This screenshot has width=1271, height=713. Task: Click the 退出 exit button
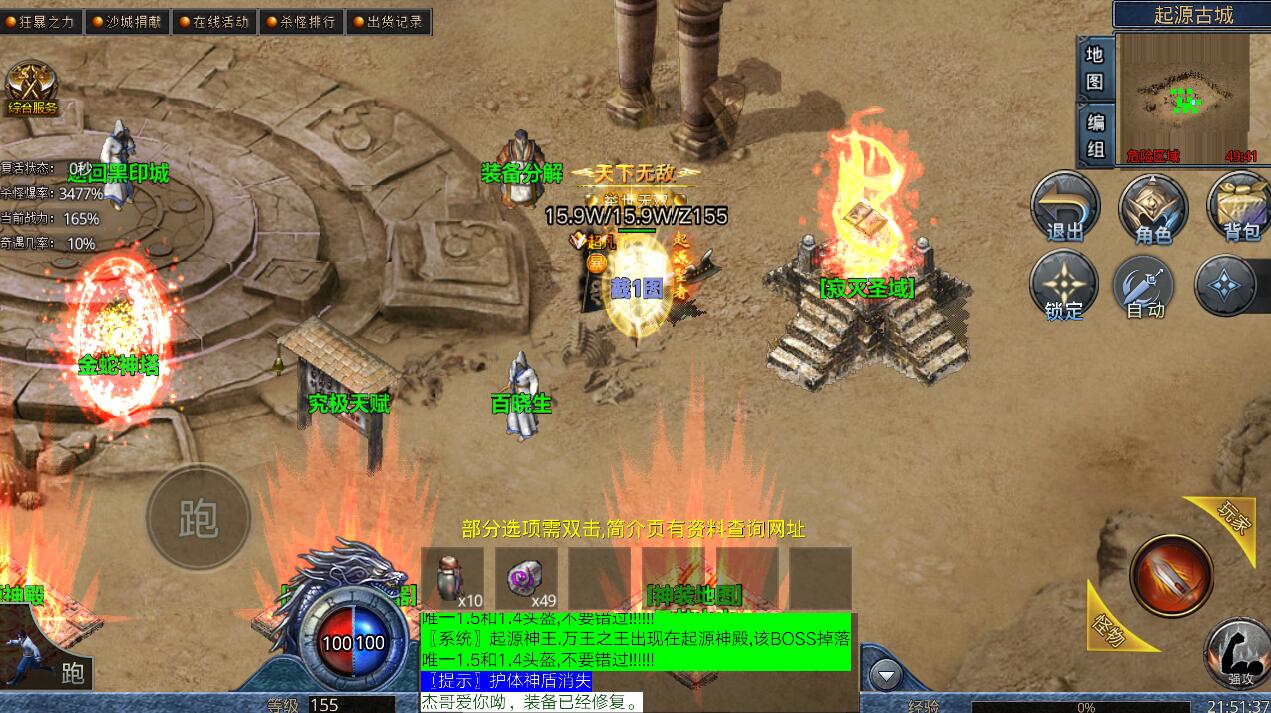pos(1065,208)
